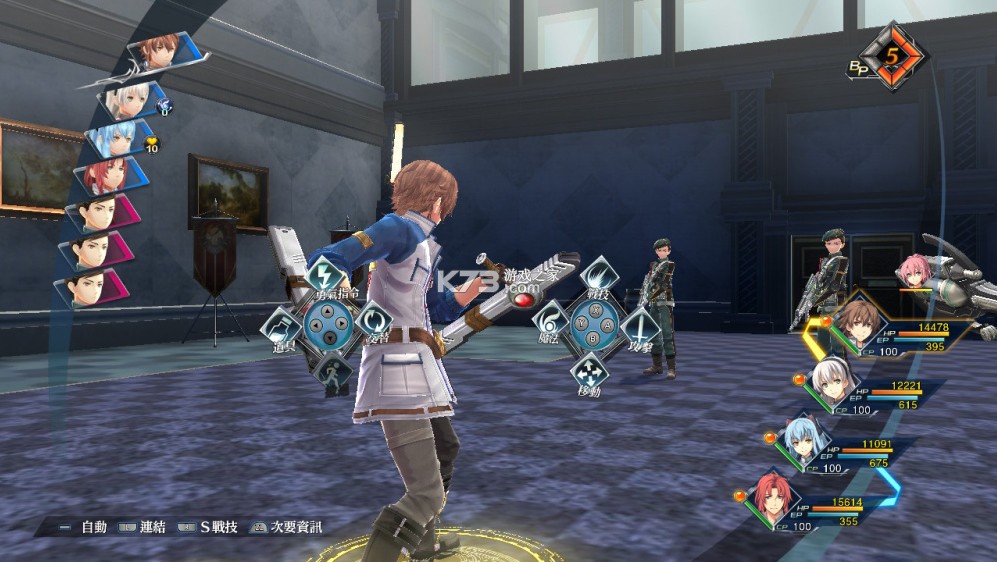Image resolution: width=997 pixels, height=562 pixels.
Task: Select the 攻擊 attack command icon
Action: tap(636, 325)
